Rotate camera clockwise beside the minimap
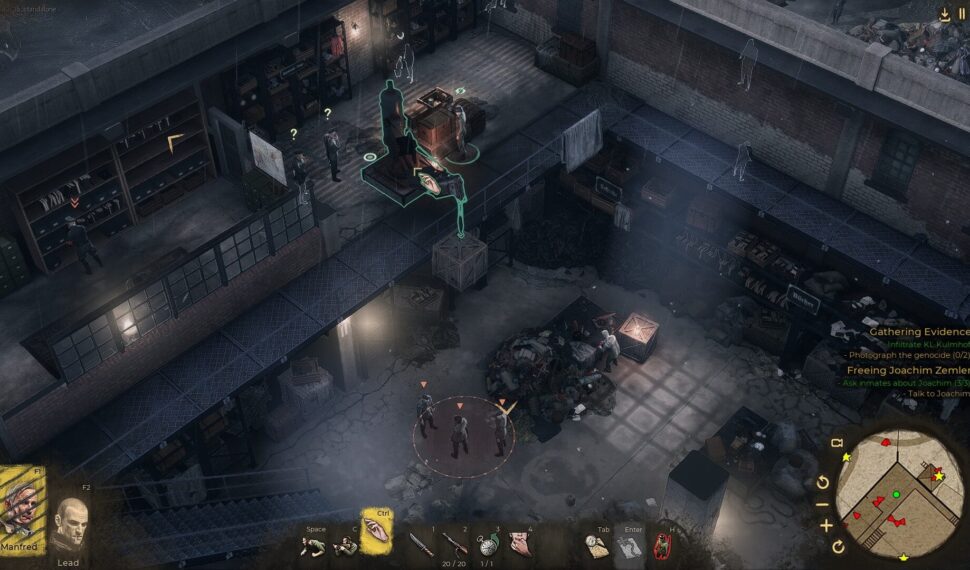This screenshot has height=570, width=970. pyautogui.click(x=838, y=547)
